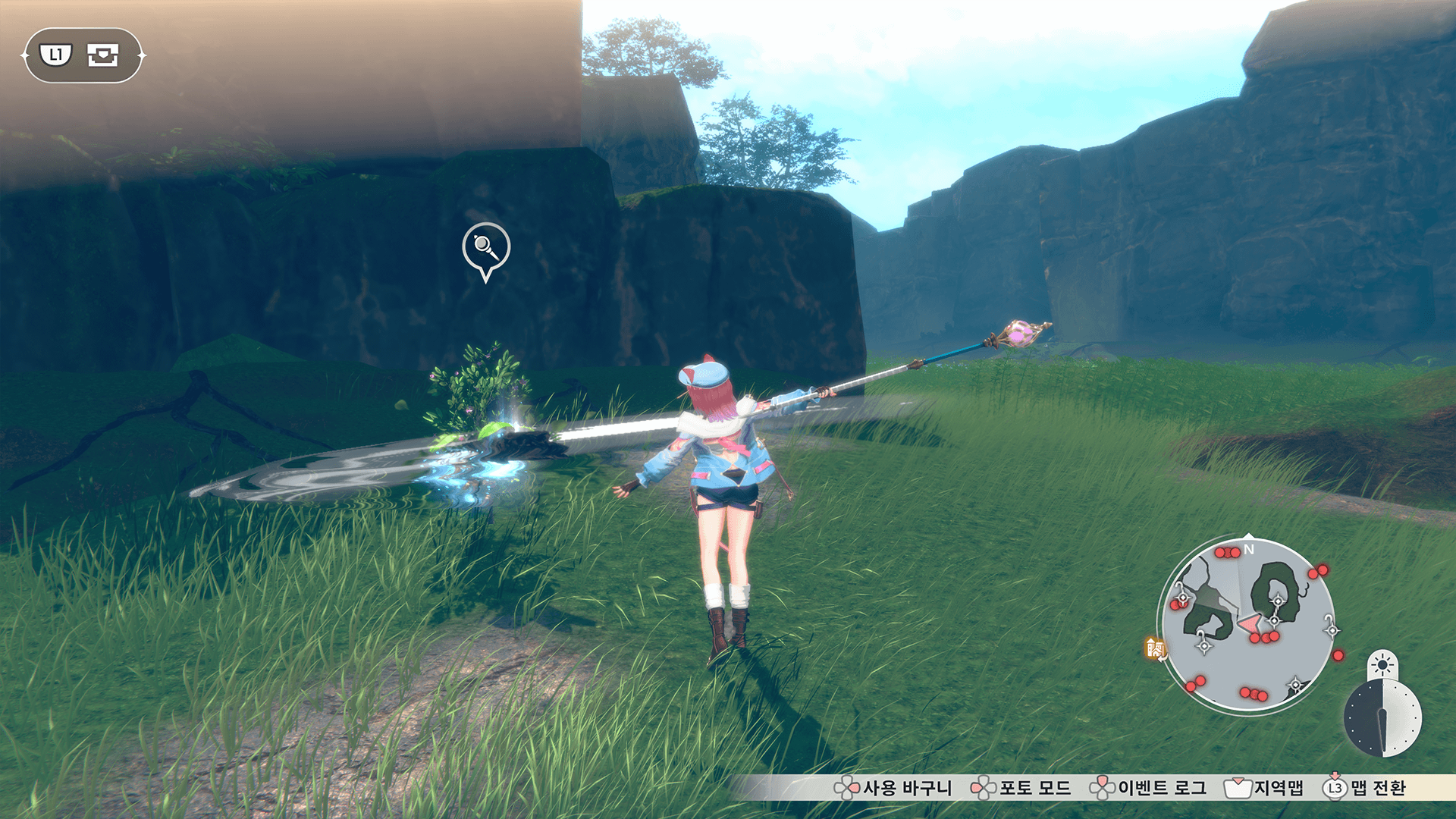Select the 맵 전환 map switch option
Screen dimensions: 1456x819
coord(1365,788)
